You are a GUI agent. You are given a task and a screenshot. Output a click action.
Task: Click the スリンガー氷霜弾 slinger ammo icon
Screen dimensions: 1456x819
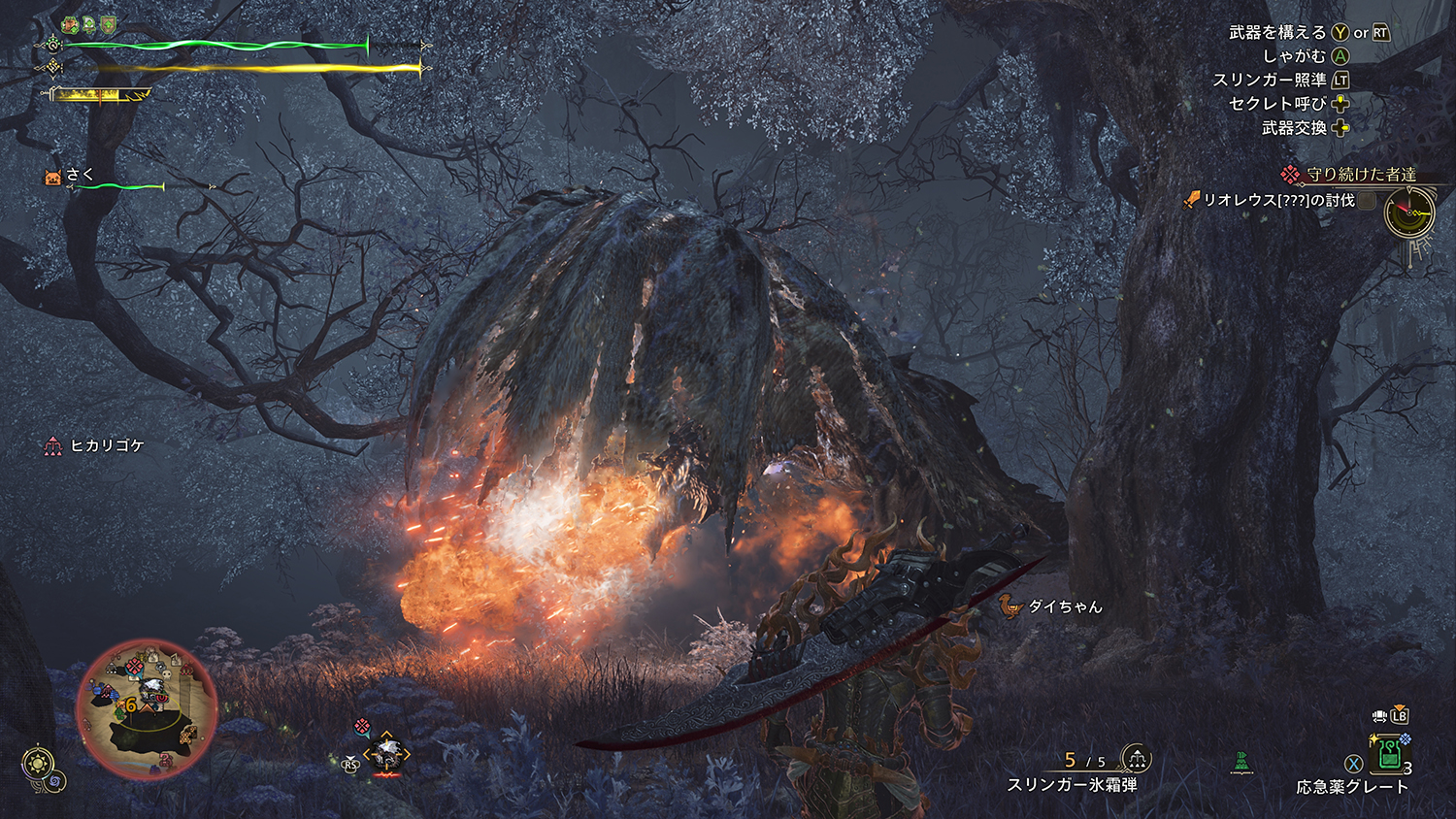tap(1136, 758)
